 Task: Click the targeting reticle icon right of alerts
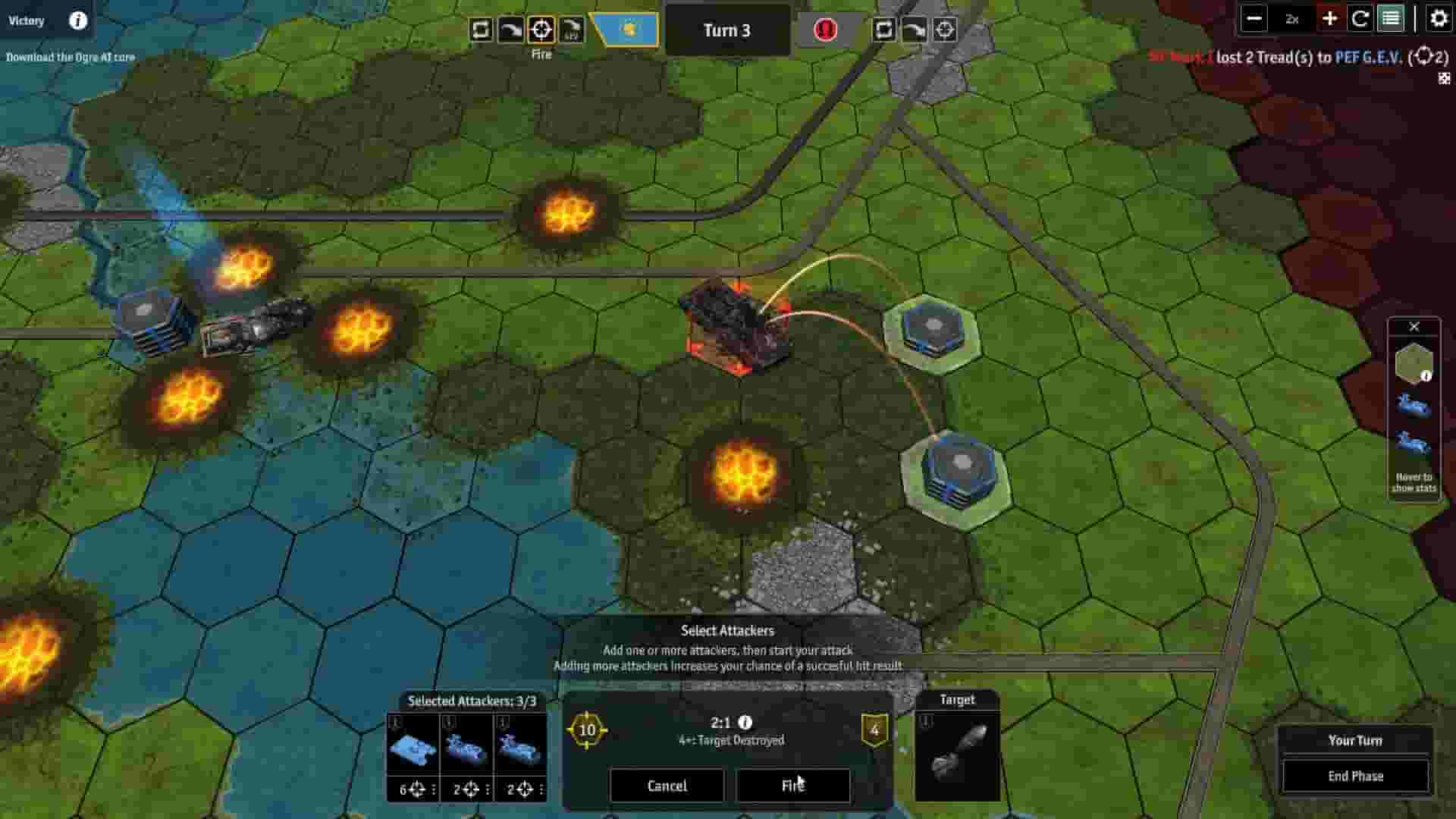pyautogui.click(x=943, y=31)
